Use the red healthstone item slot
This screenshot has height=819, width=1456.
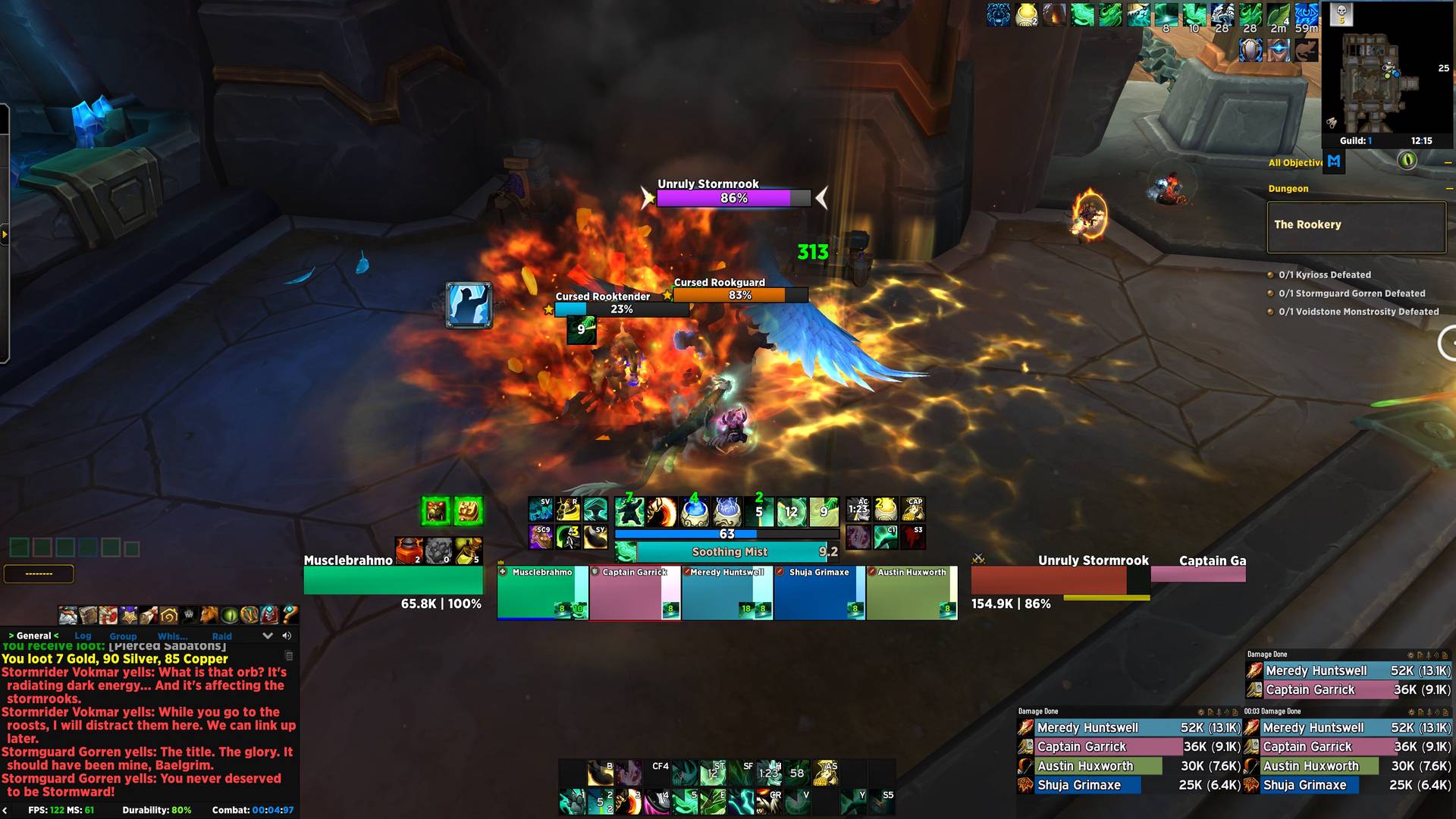point(408,551)
